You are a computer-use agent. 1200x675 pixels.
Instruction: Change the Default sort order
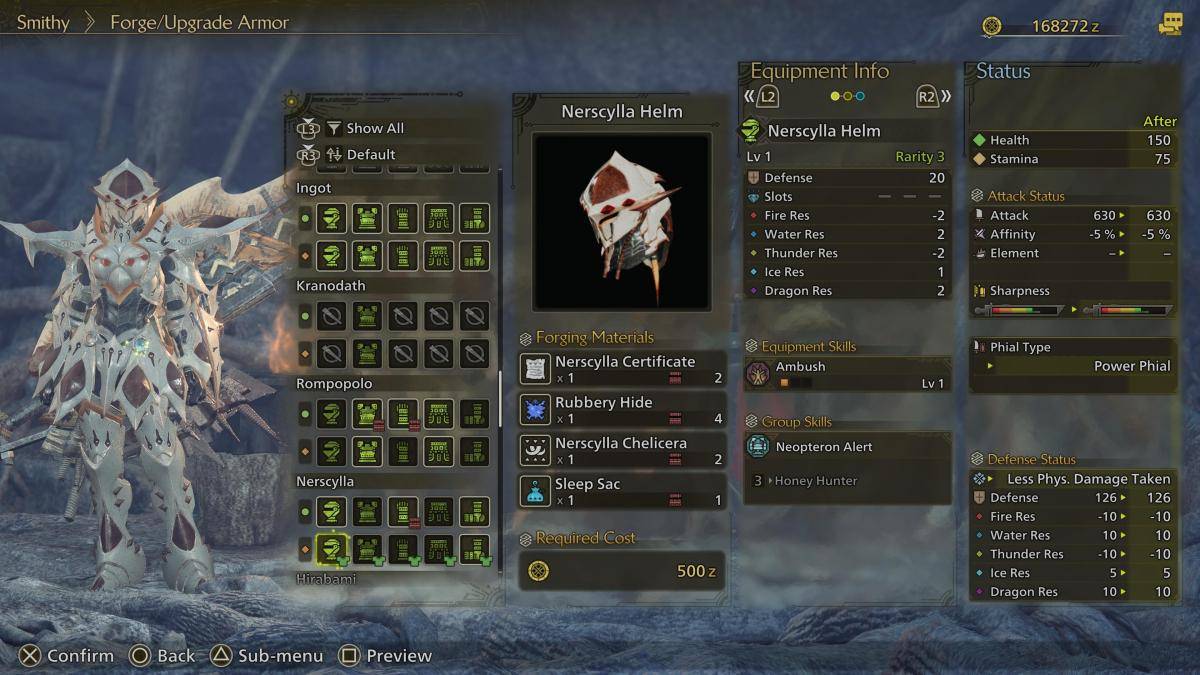(x=370, y=155)
